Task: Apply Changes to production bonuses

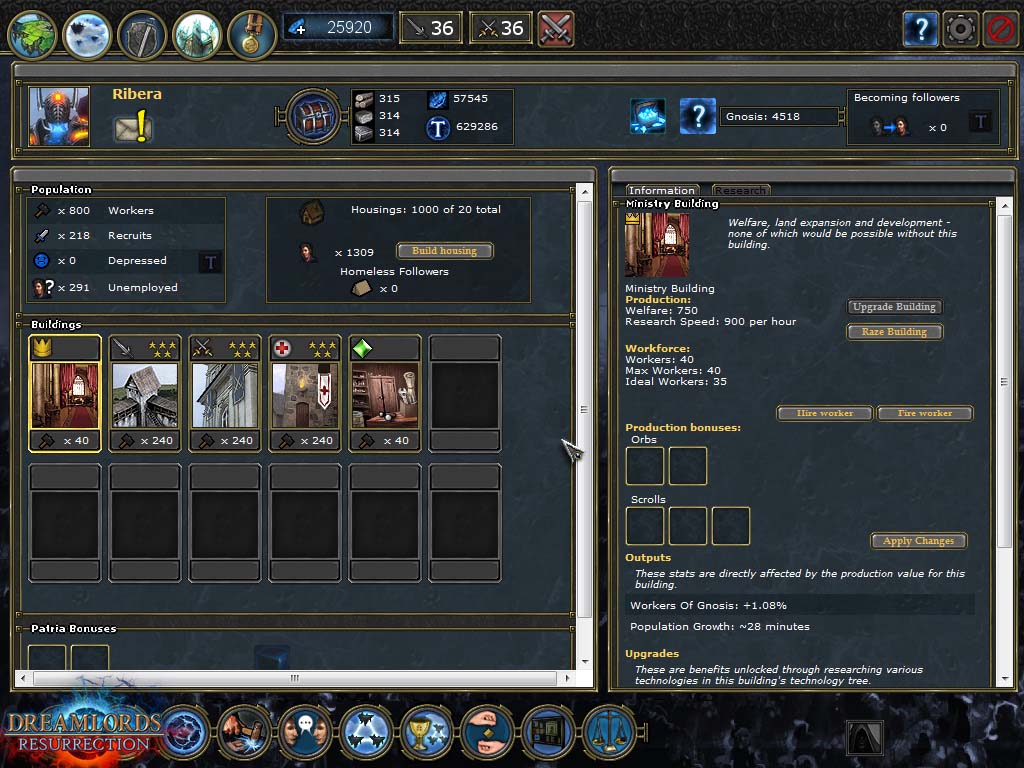Action: click(919, 541)
